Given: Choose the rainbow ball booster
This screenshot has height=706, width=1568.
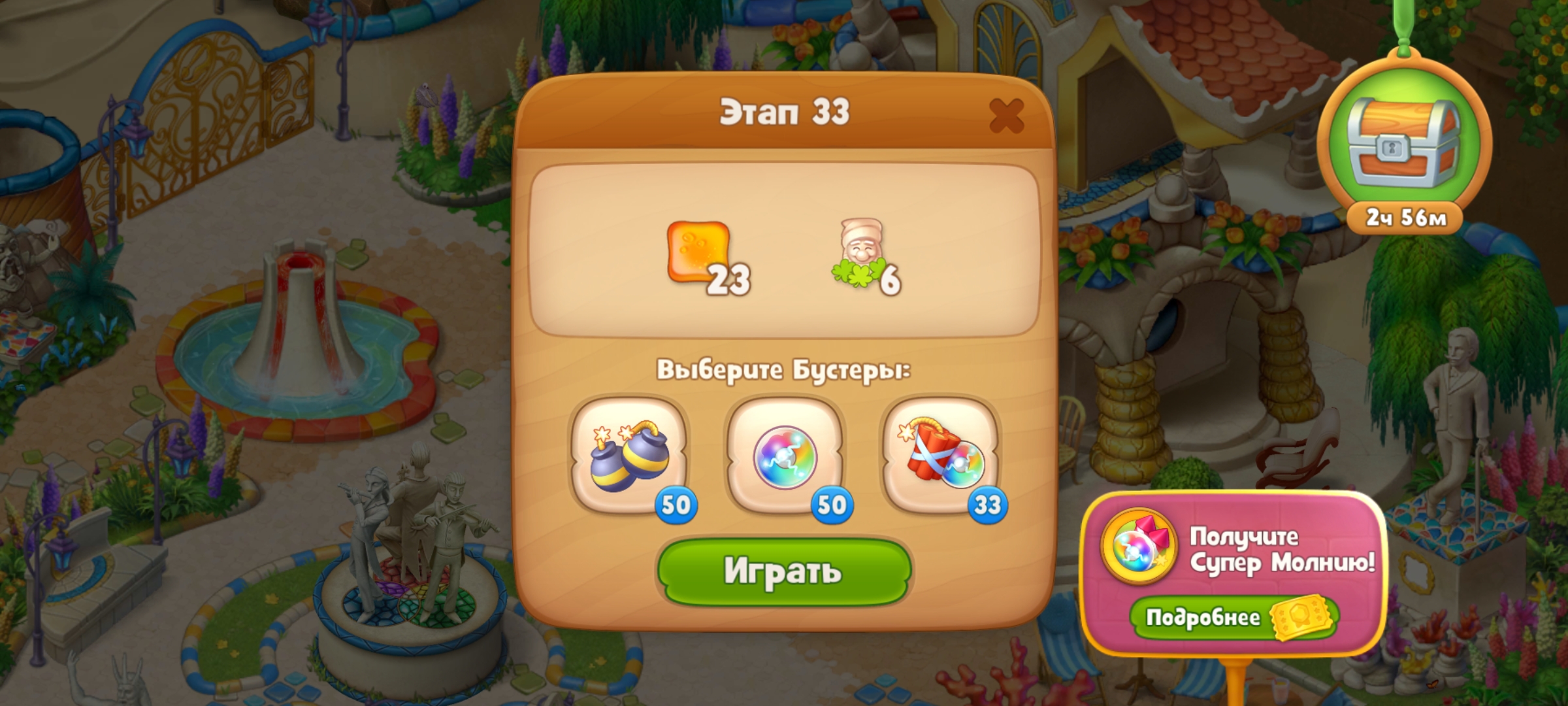Looking at the screenshot, I should (x=785, y=456).
